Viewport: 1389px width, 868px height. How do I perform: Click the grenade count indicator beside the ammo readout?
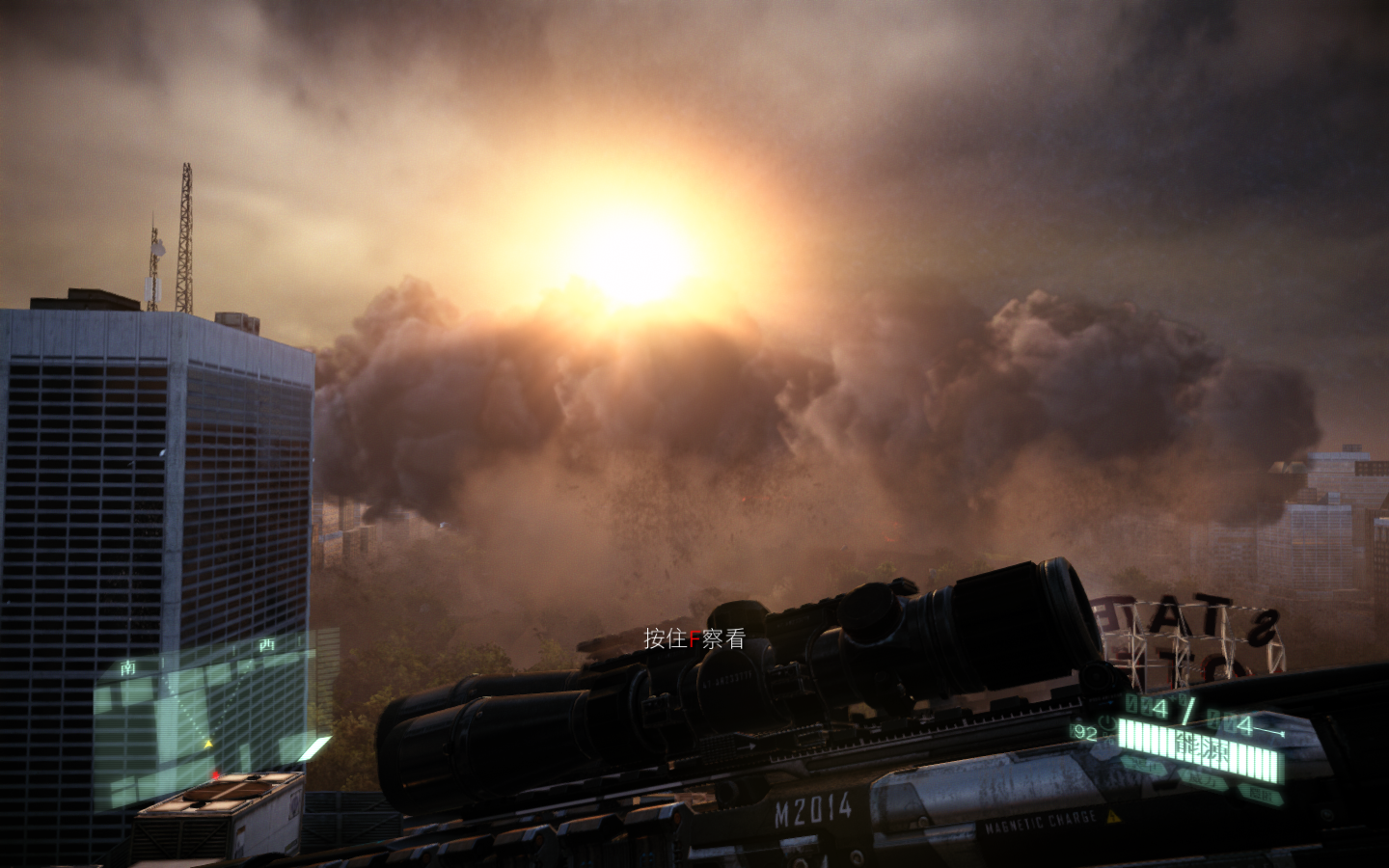click(1178, 700)
